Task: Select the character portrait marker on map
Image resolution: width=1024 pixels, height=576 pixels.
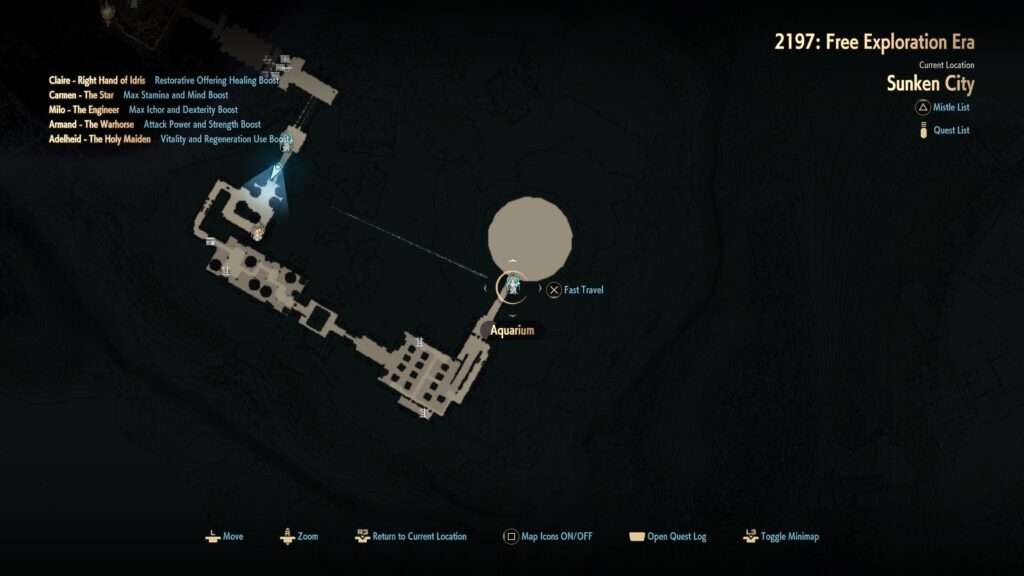Action: pyautogui.click(x=258, y=233)
